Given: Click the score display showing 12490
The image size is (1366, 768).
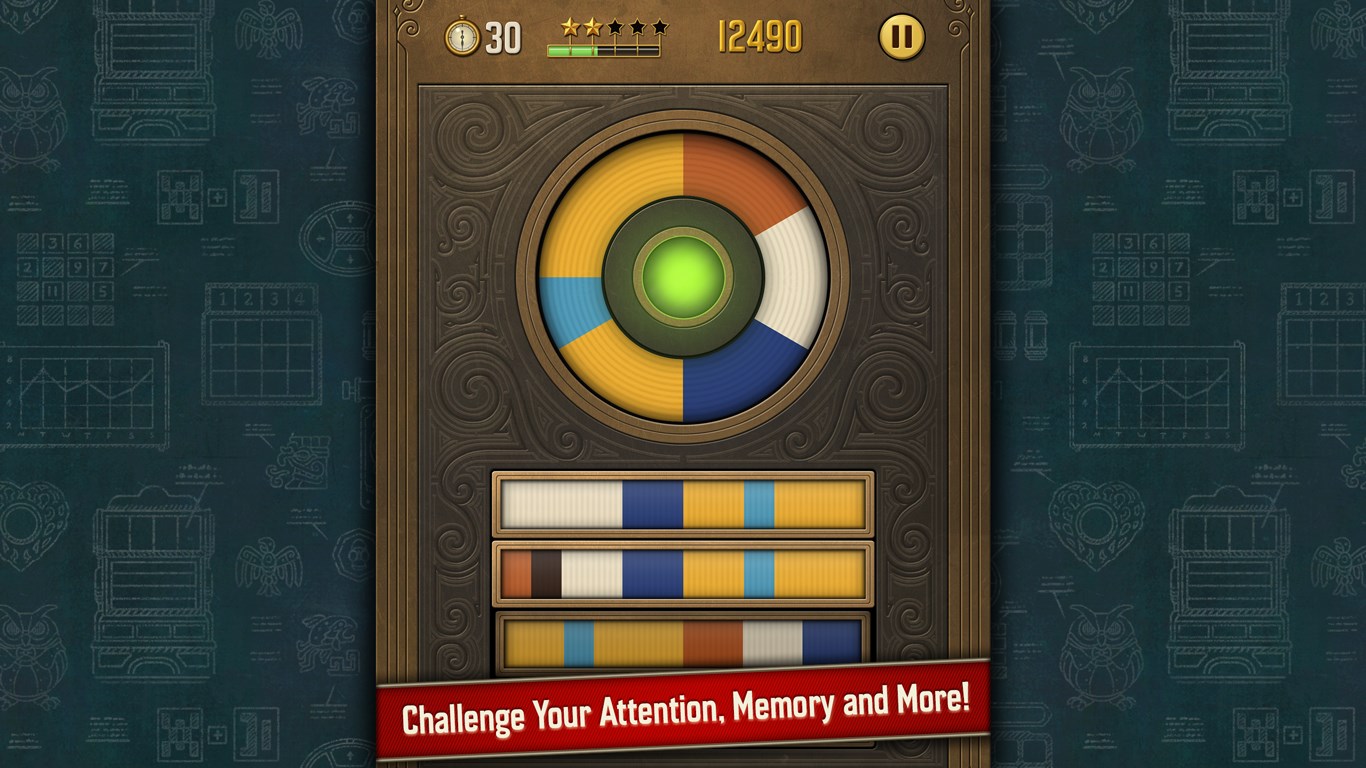Looking at the screenshot, I should tap(761, 37).
